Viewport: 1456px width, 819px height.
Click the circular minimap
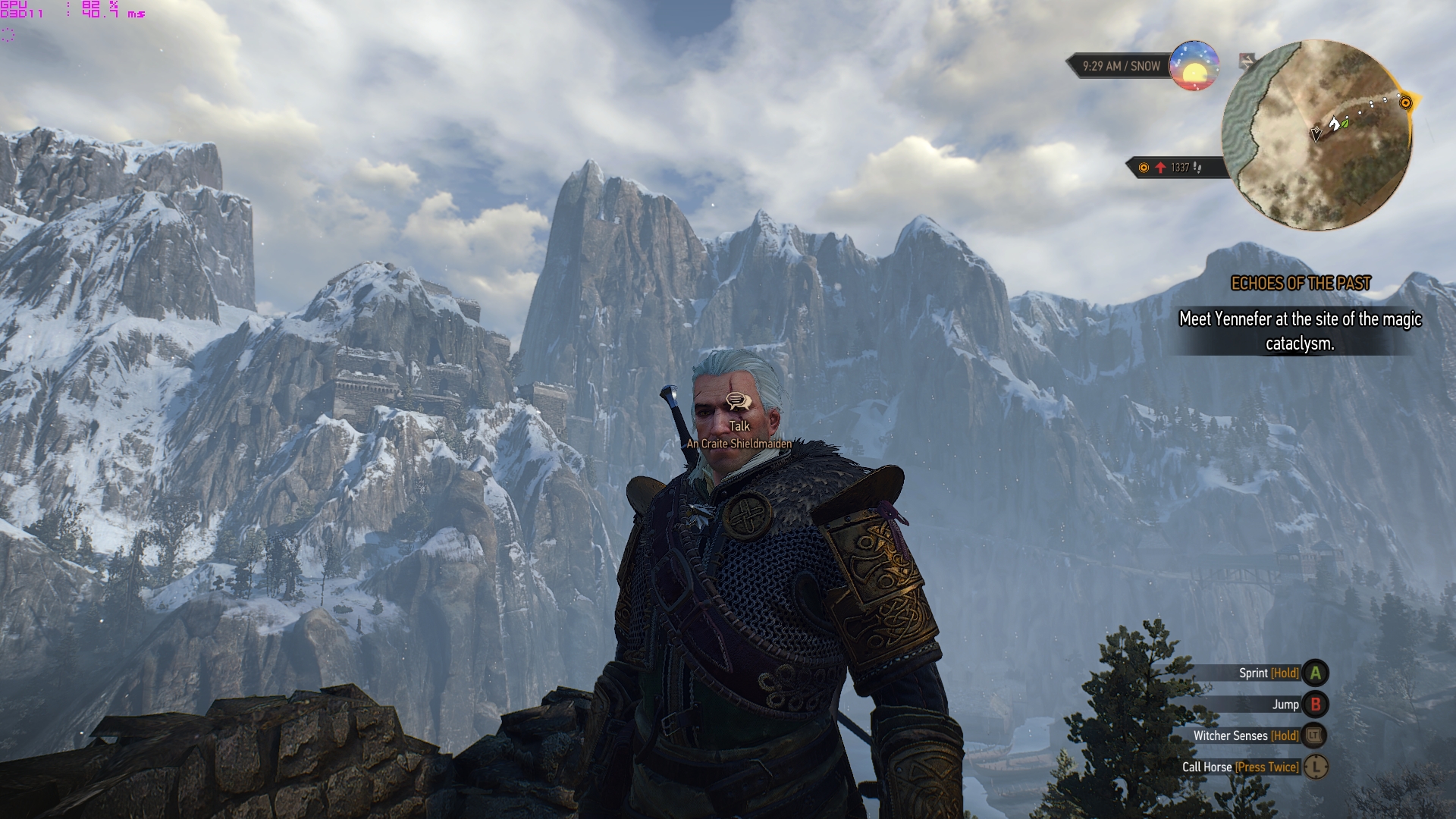1316,135
